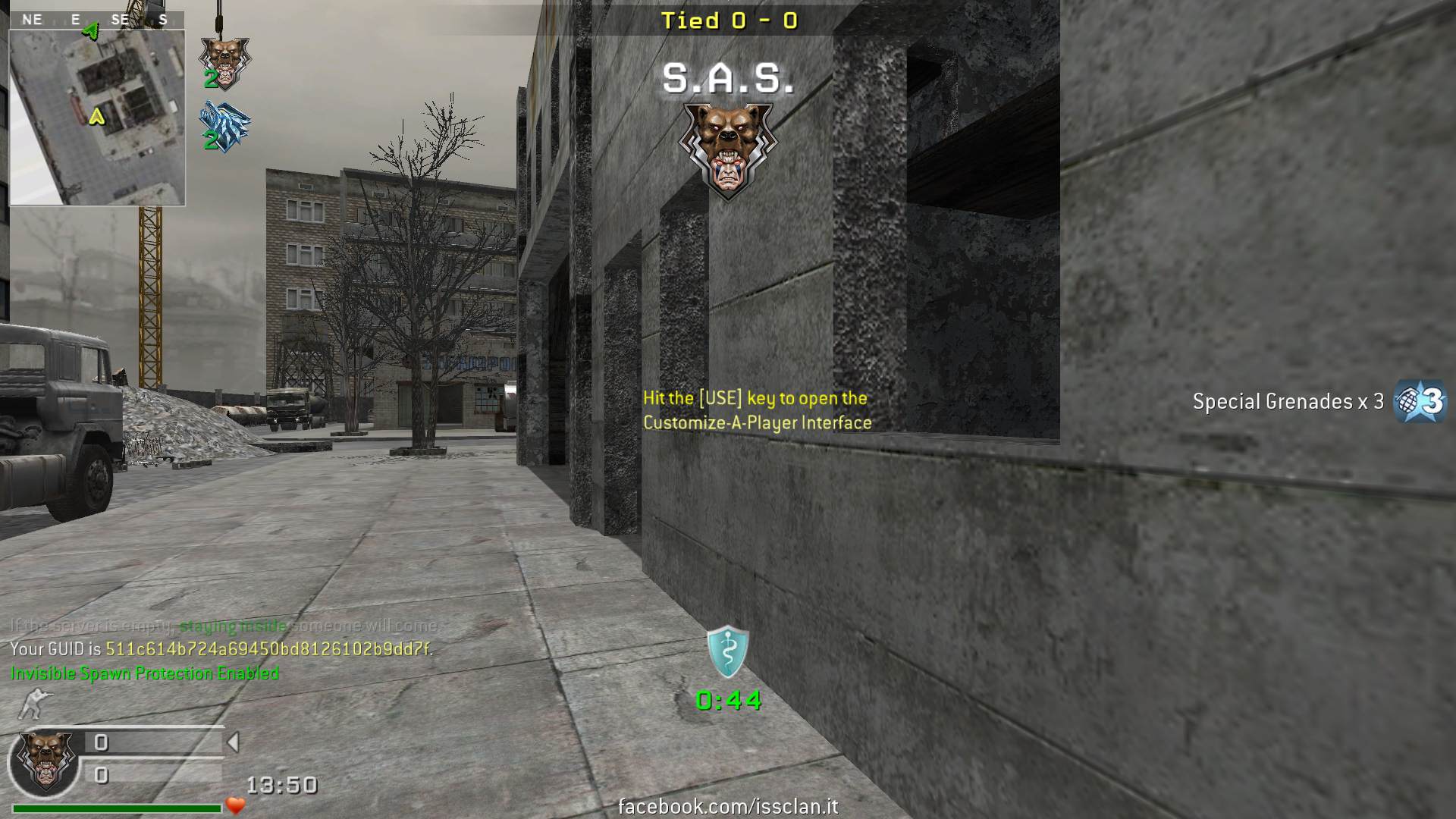Click the large S.A.S. bear emblem
Image resolution: width=1456 pixels, height=819 pixels.
727,150
